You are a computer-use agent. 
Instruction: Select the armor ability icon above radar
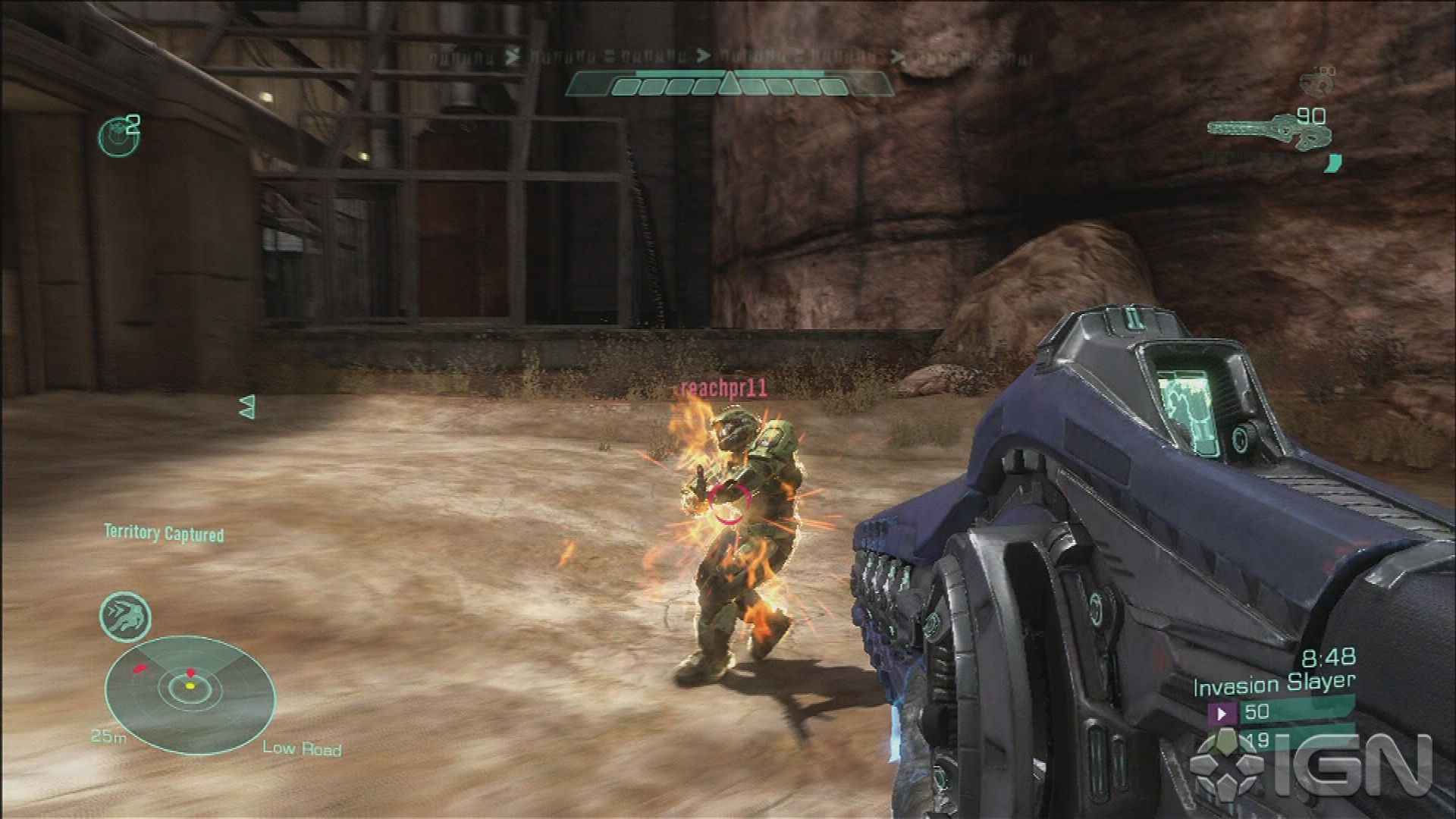coord(125,617)
